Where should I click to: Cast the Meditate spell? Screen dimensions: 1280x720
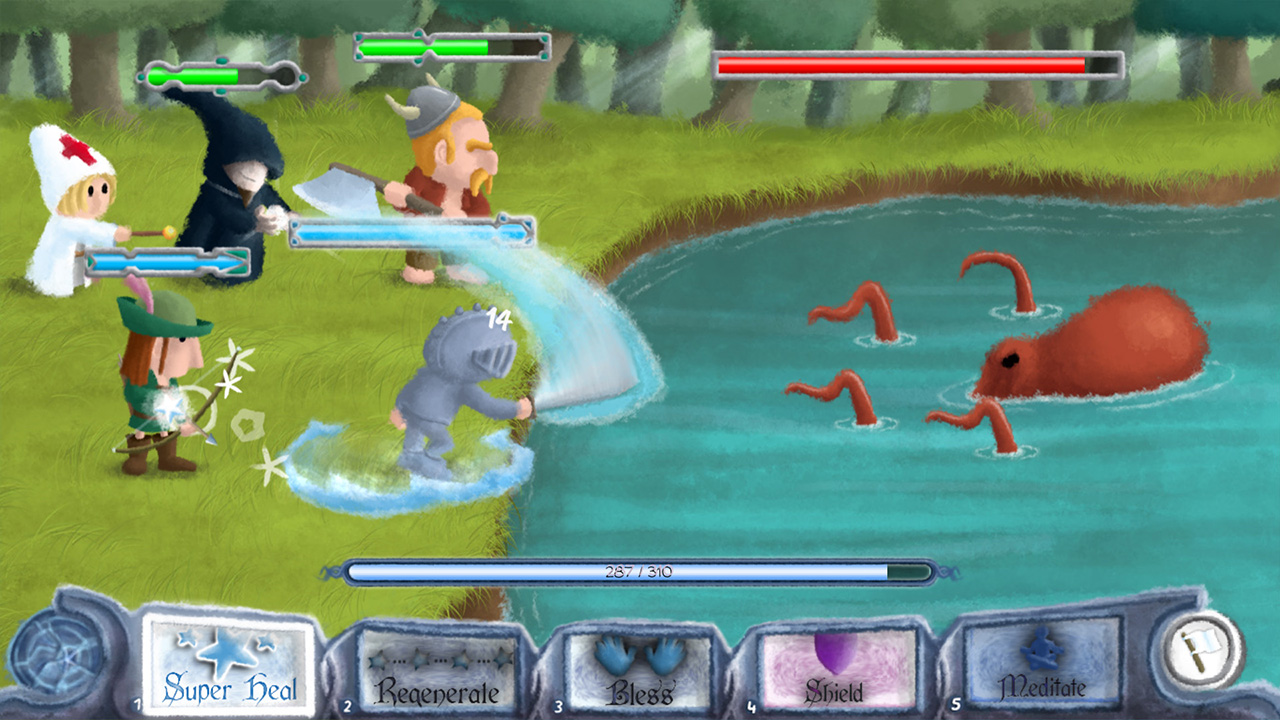1038,665
